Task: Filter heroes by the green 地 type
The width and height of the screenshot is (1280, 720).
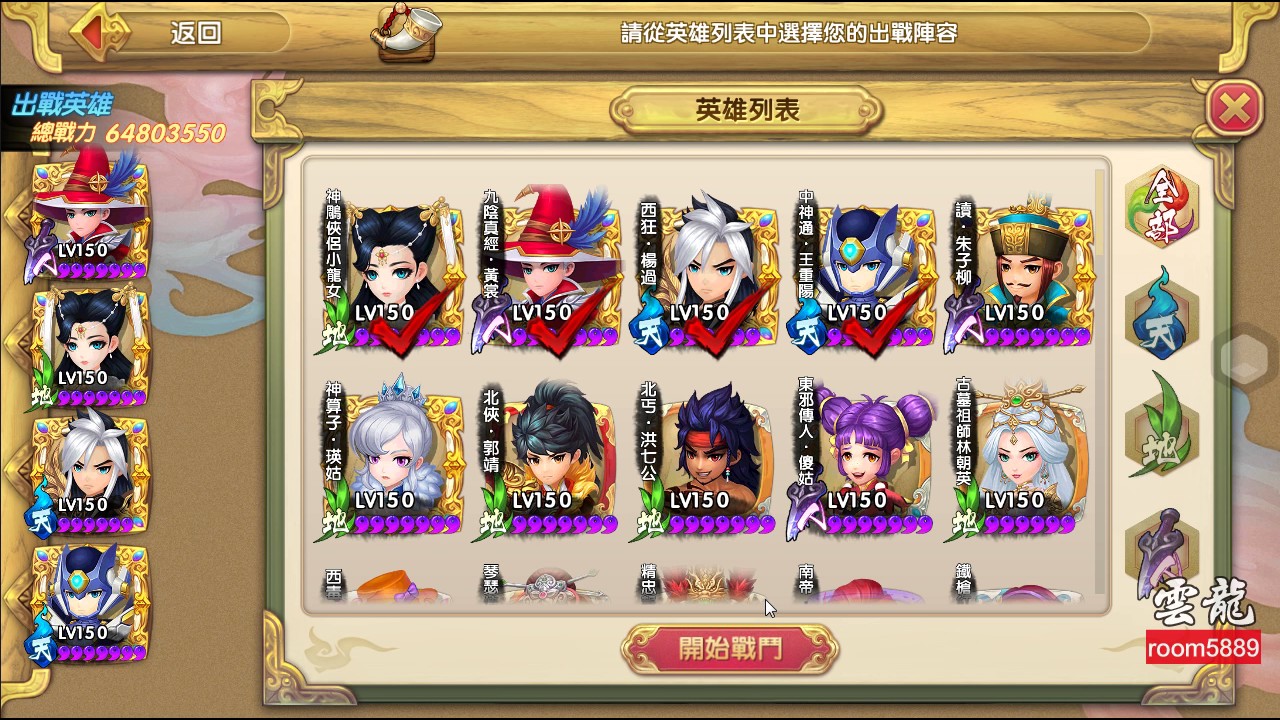Action: point(1162,425)
